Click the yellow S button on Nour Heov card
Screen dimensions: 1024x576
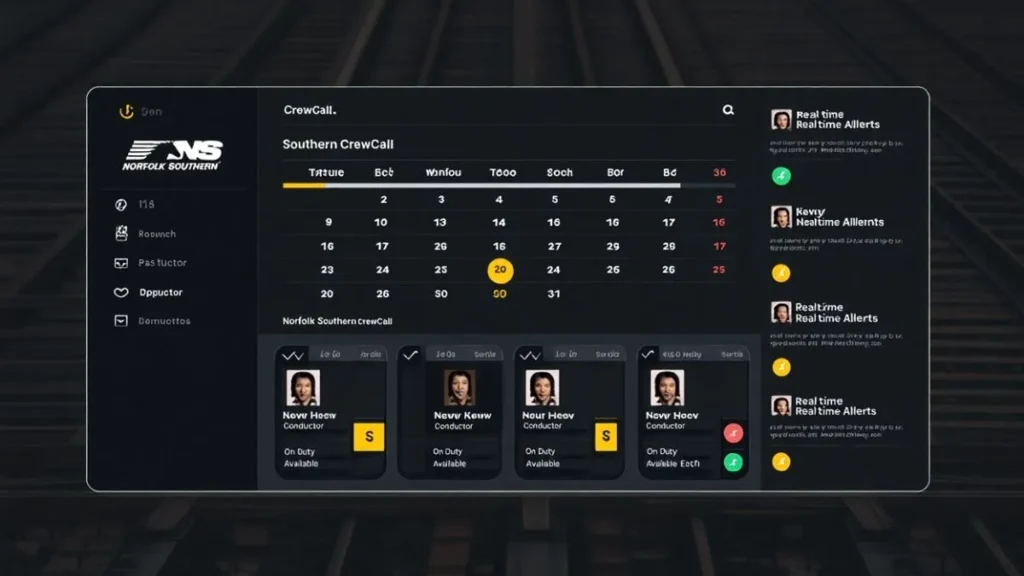tap(604, 436)
